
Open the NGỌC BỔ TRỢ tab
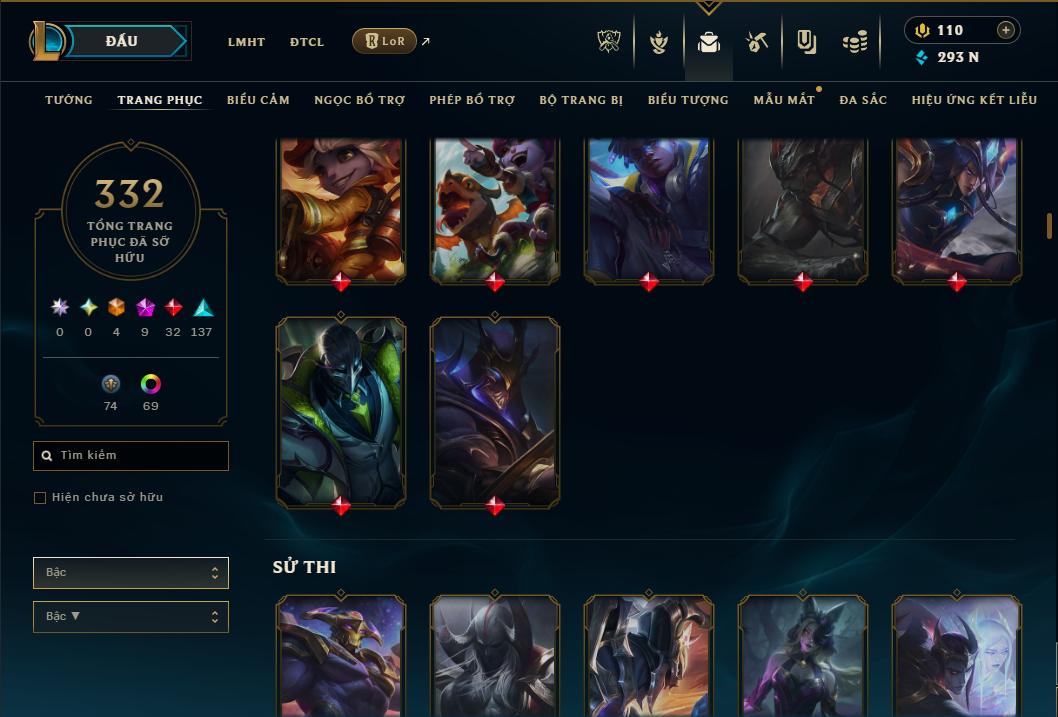(x=359, y=100)
